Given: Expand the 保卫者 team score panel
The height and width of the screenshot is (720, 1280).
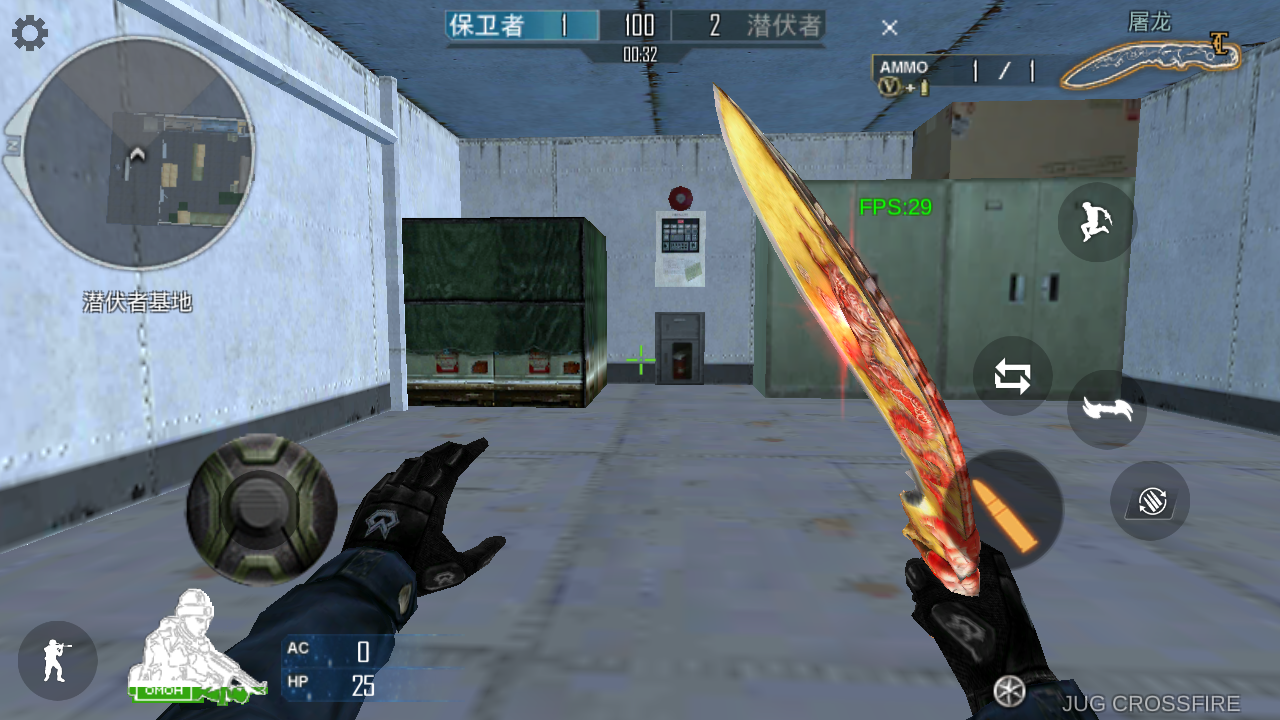Looking at the screenshot, I should [520, 25].
